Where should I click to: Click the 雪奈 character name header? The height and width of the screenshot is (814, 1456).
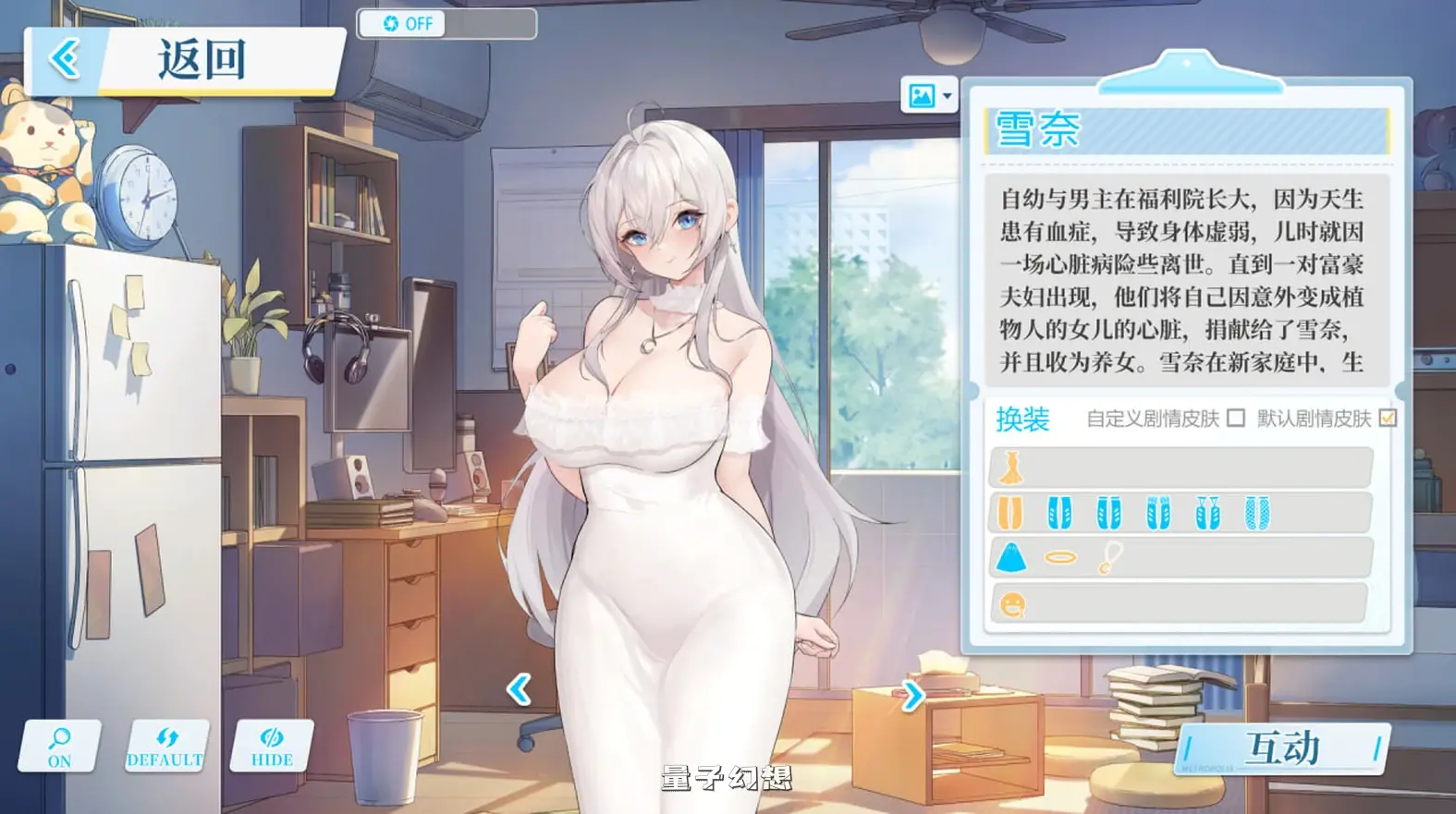[x=1036, y=133]
